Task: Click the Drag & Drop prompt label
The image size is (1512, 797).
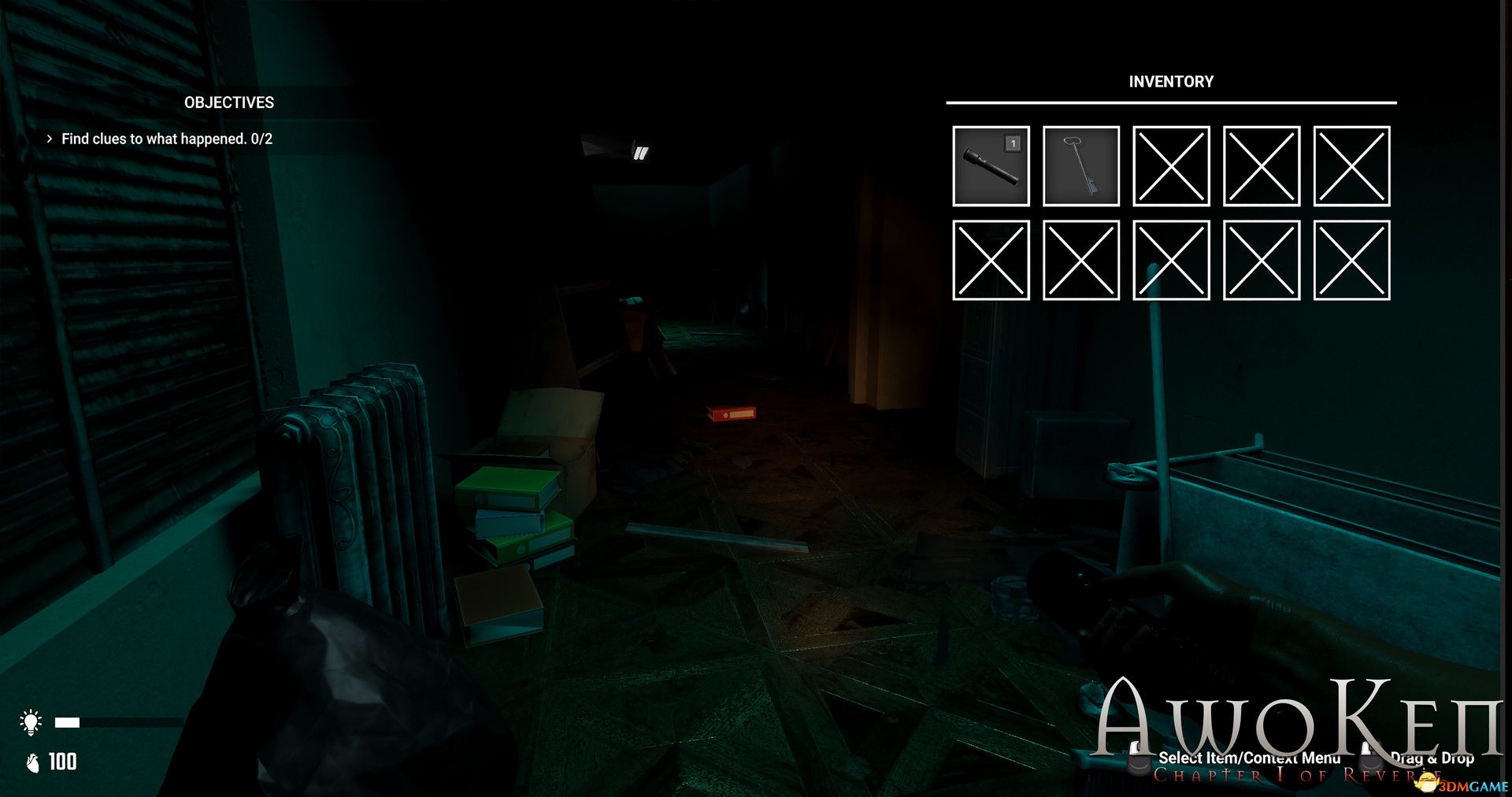Action: [x=1432, y=758]
